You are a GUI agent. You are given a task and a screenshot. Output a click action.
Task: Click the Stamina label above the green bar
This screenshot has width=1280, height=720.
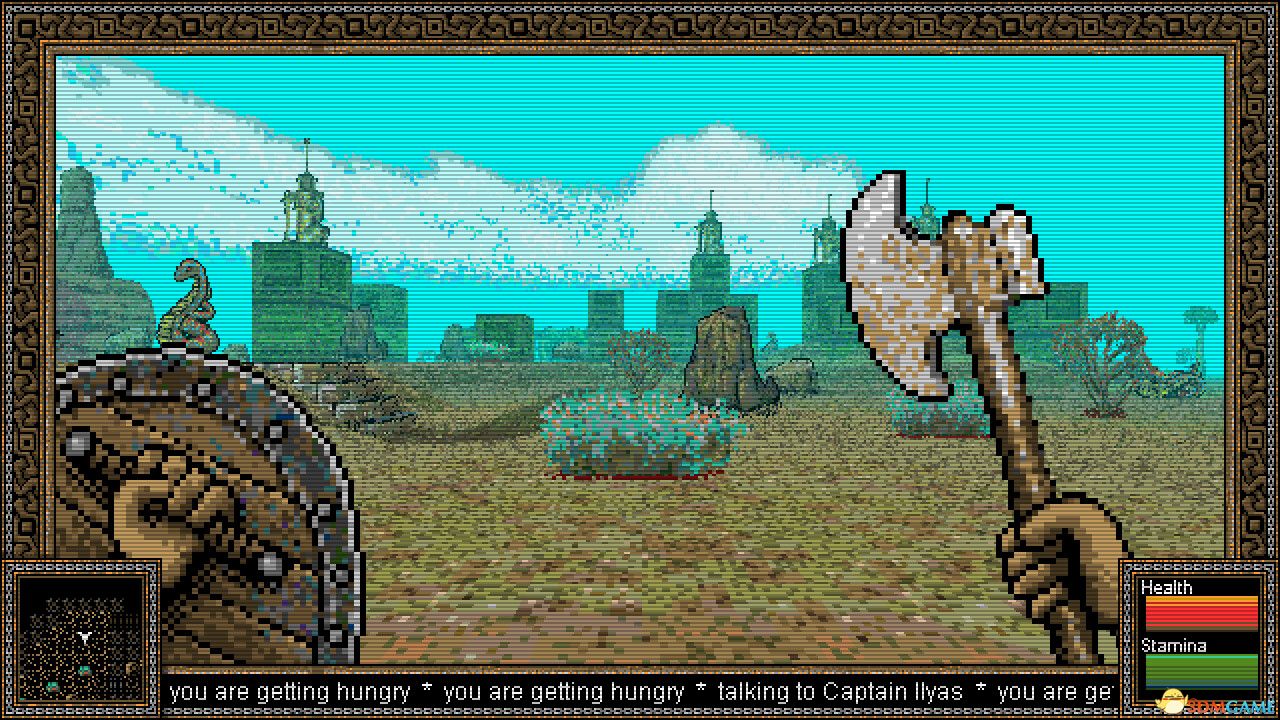(1172, 646)
